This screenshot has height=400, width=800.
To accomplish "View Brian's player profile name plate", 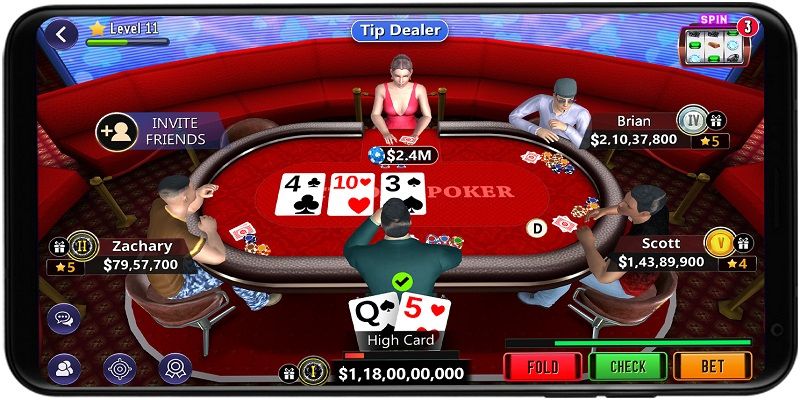I will click(x=633, y=131).
